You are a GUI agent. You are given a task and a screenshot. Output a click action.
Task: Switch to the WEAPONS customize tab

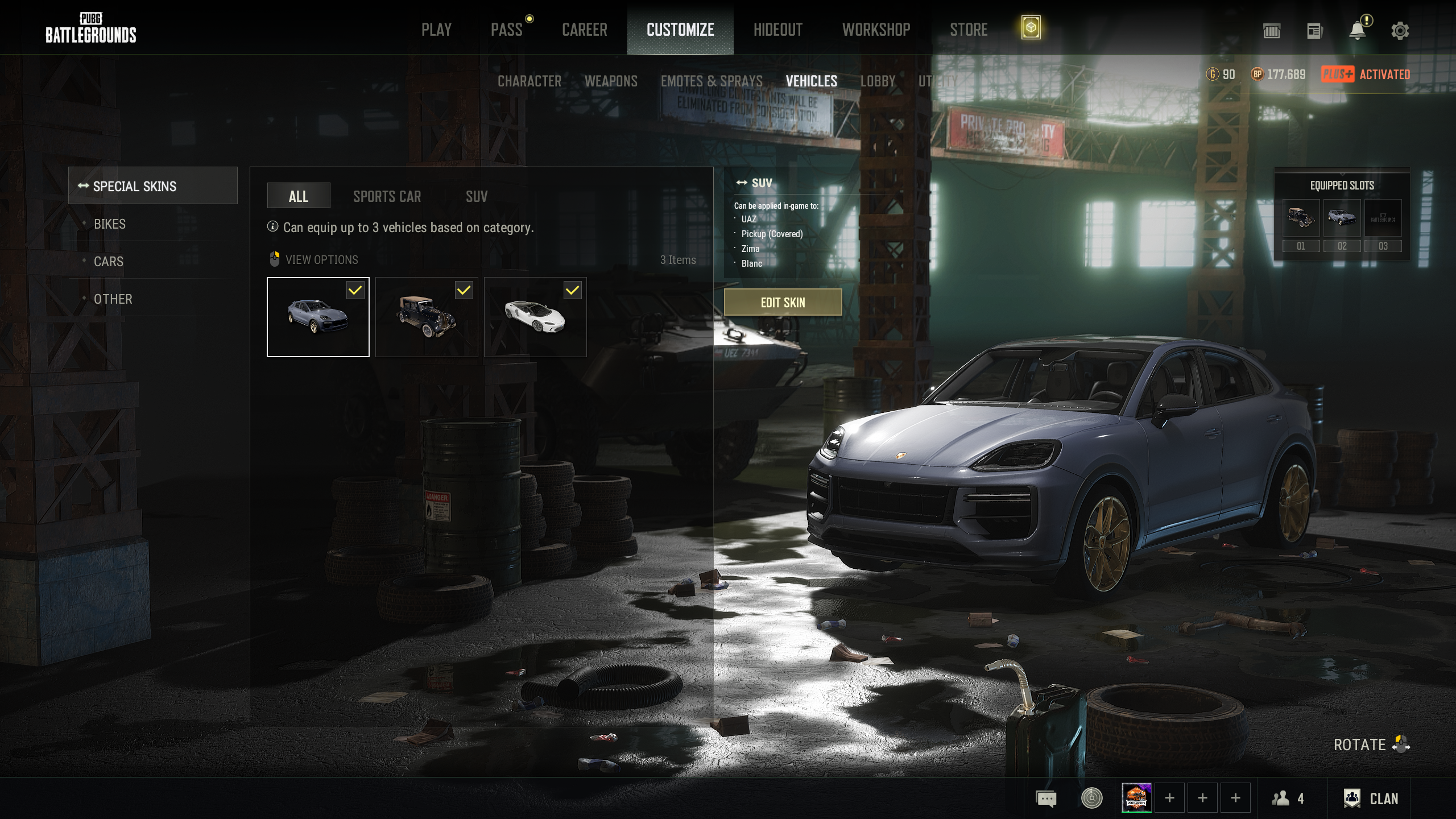611,81
